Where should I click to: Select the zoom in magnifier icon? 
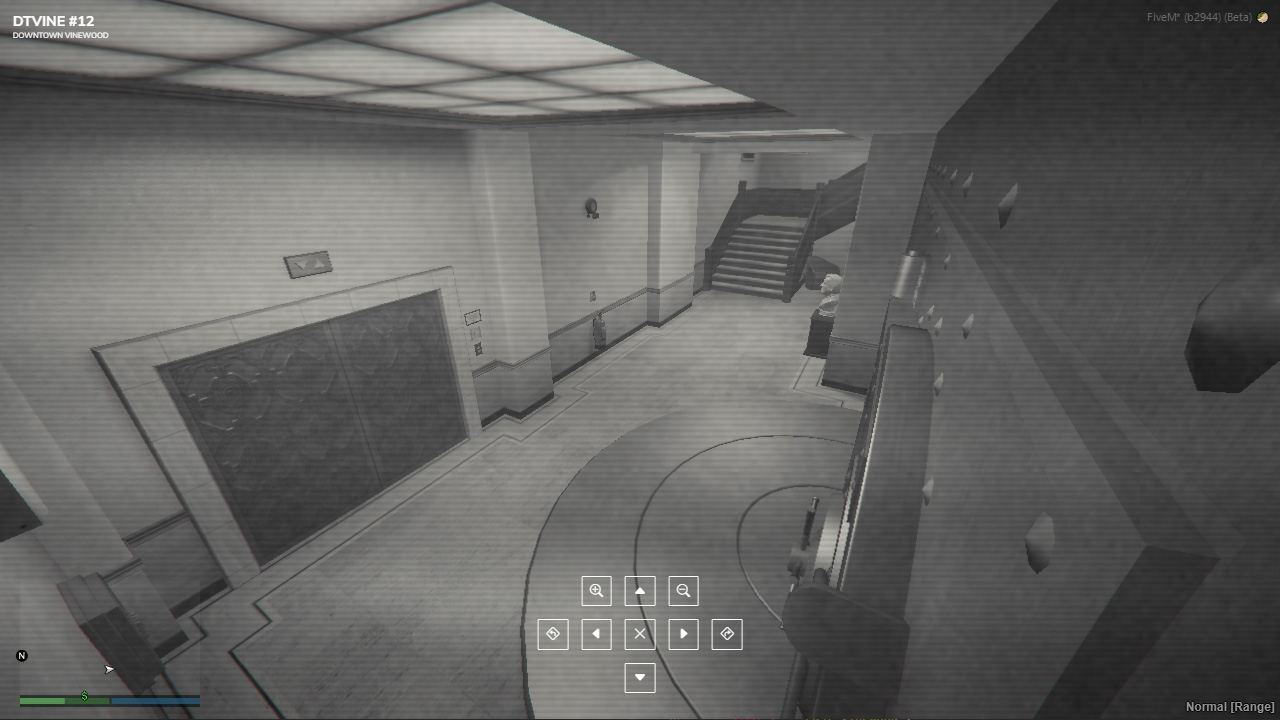pos(596,590)
